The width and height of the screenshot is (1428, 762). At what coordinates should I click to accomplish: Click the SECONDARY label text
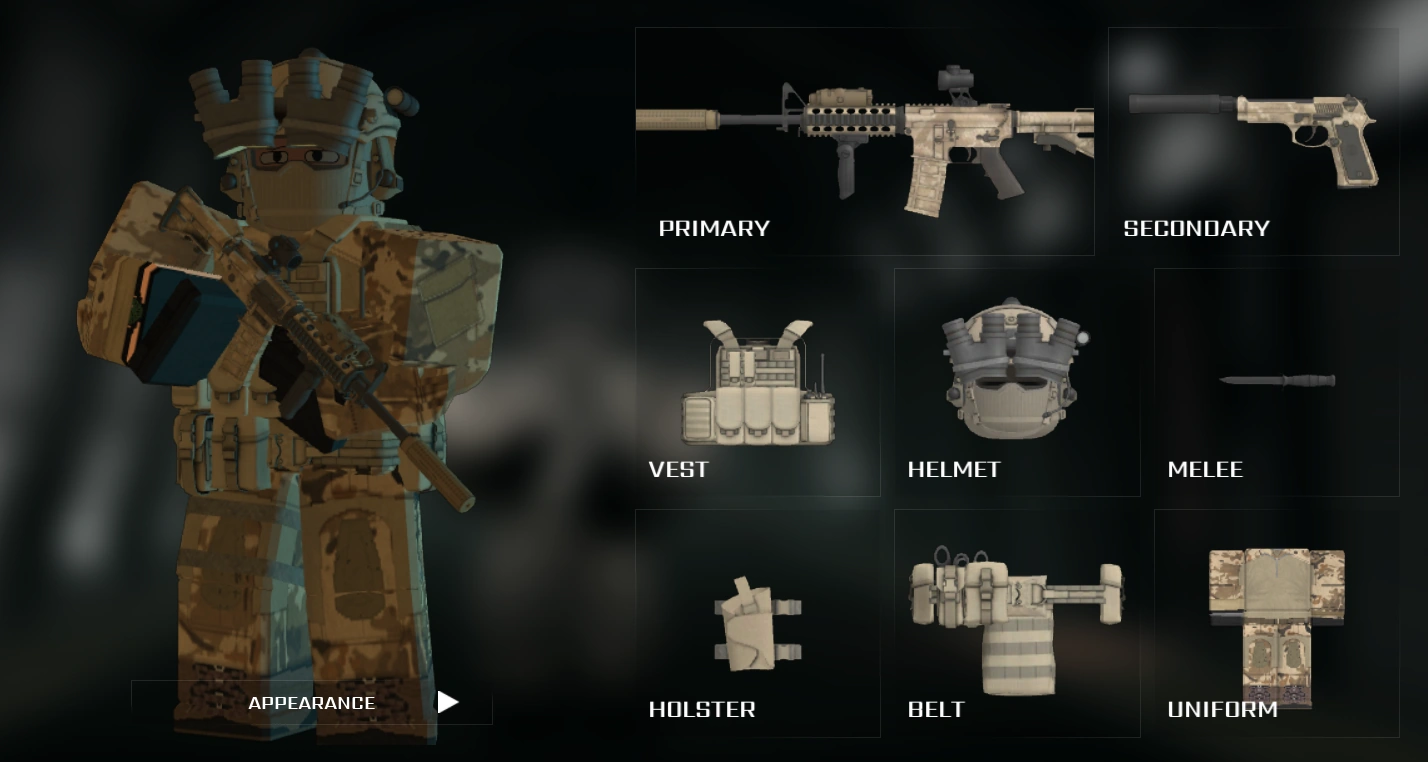point(1196,228)
